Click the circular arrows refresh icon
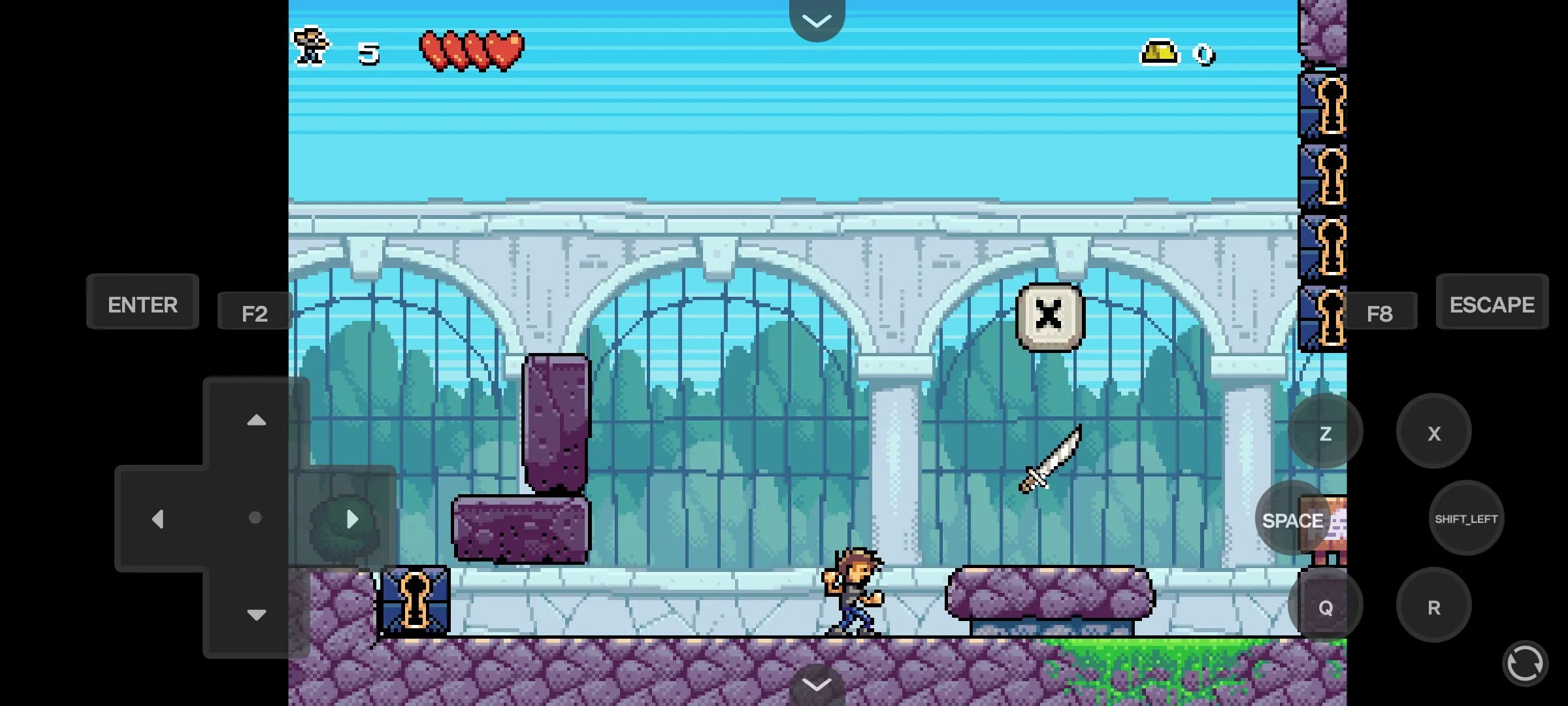Viewport: 1568px width, 706px height. pyautogui.click(x=1525, y=664)
